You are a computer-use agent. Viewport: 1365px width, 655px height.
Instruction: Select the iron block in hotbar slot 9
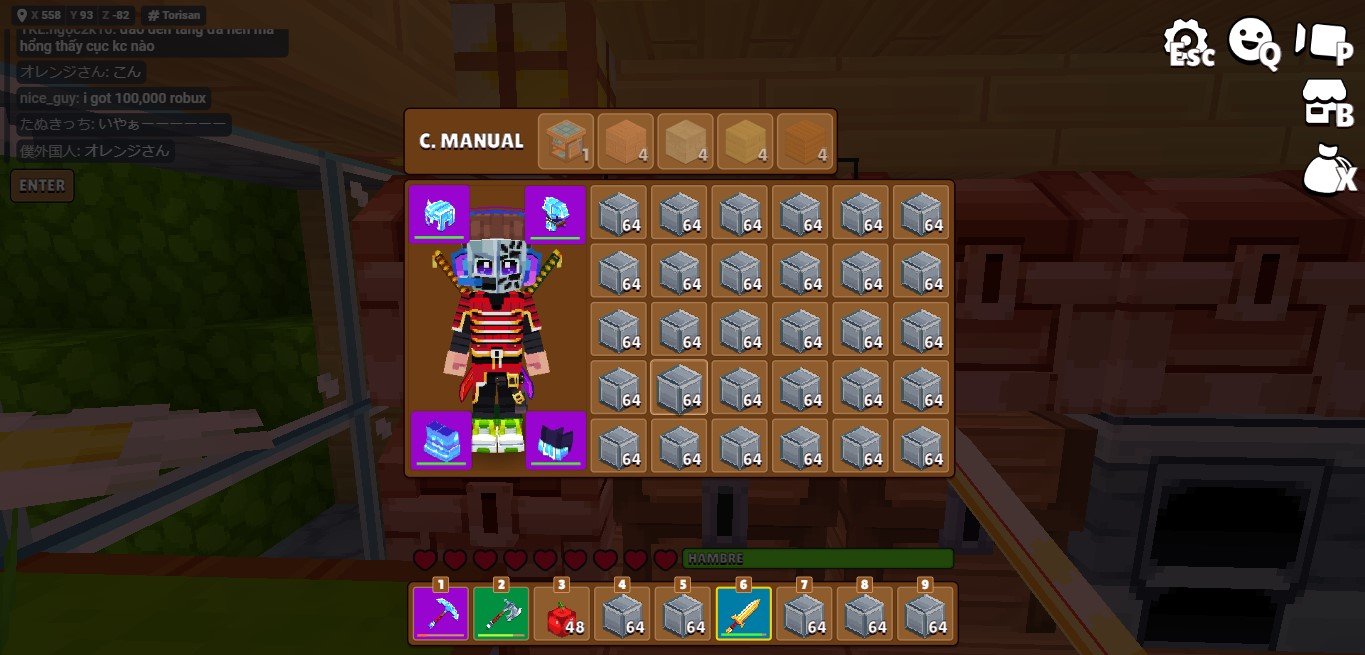(926, 613)
